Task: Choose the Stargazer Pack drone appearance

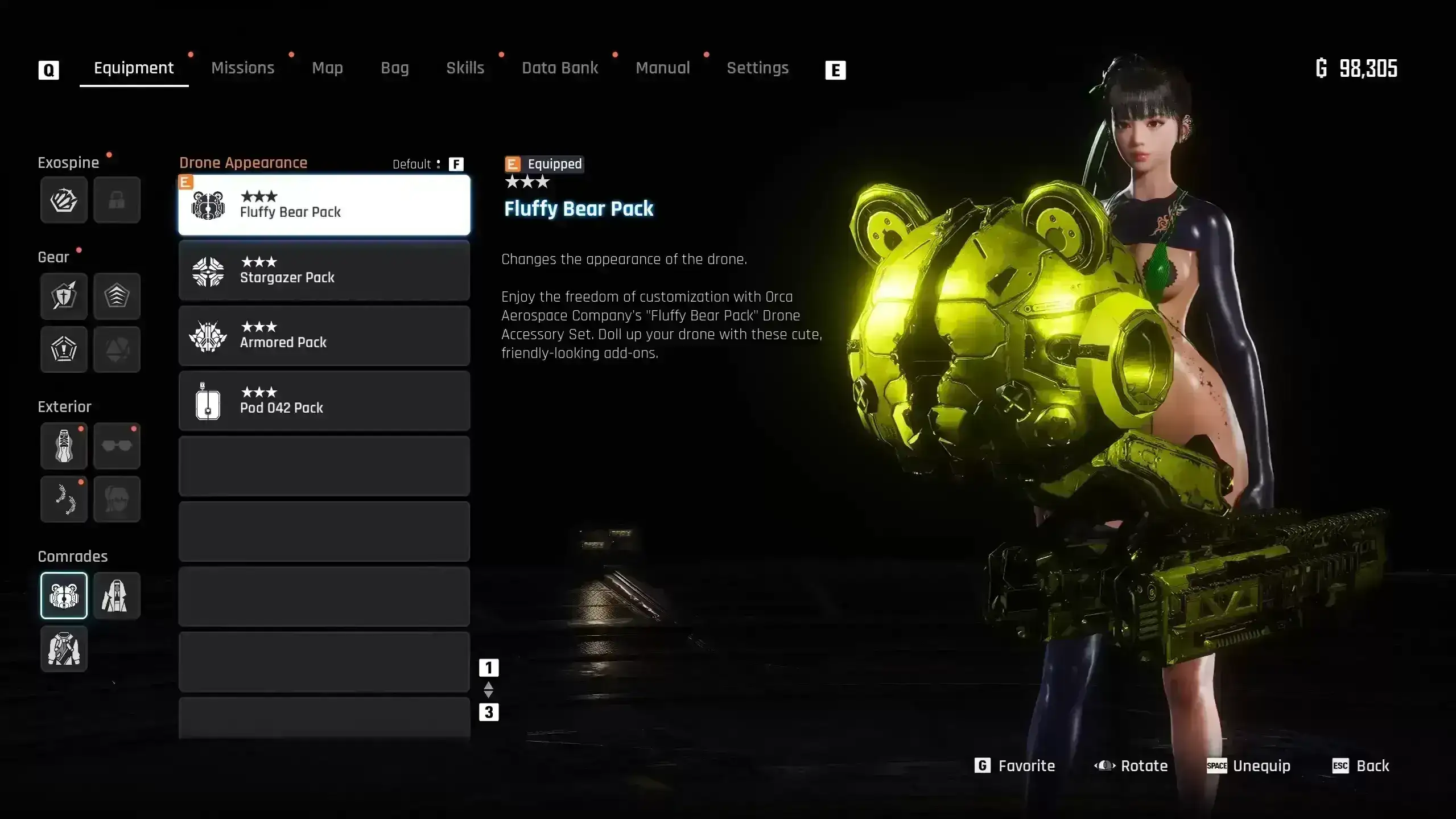Action: [x=324, y=270]
